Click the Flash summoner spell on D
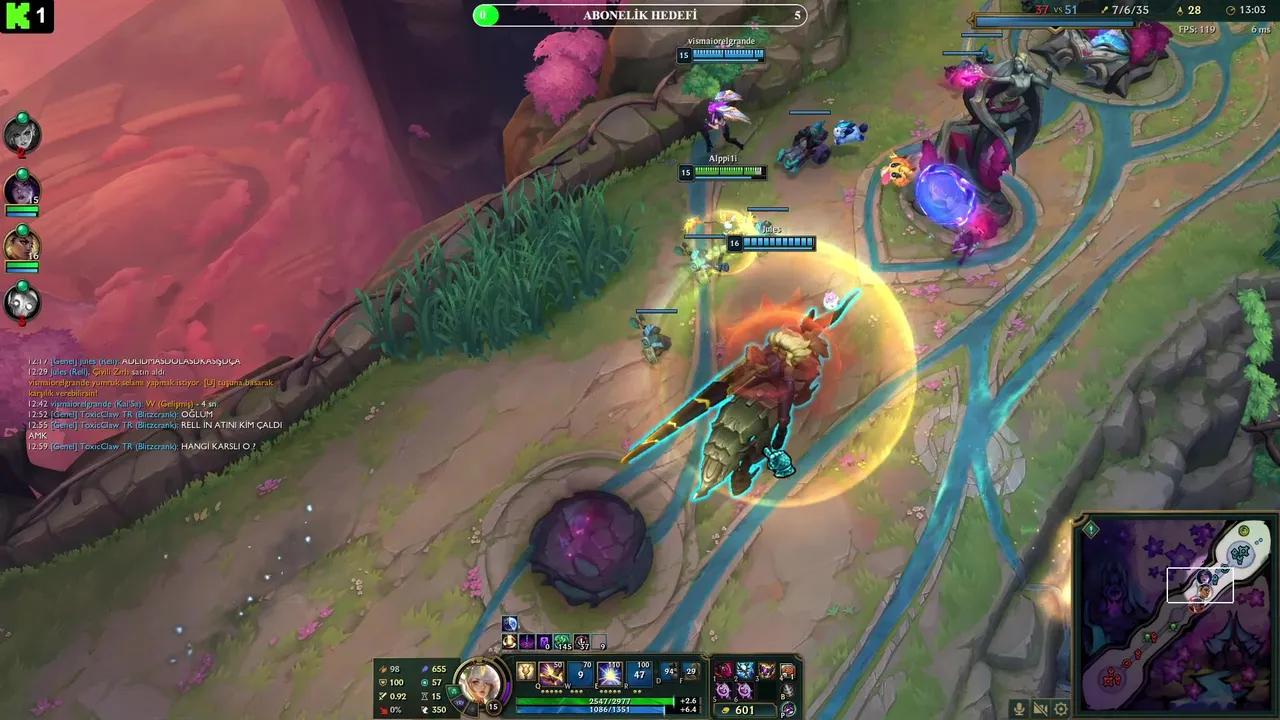 click(668, 672)
